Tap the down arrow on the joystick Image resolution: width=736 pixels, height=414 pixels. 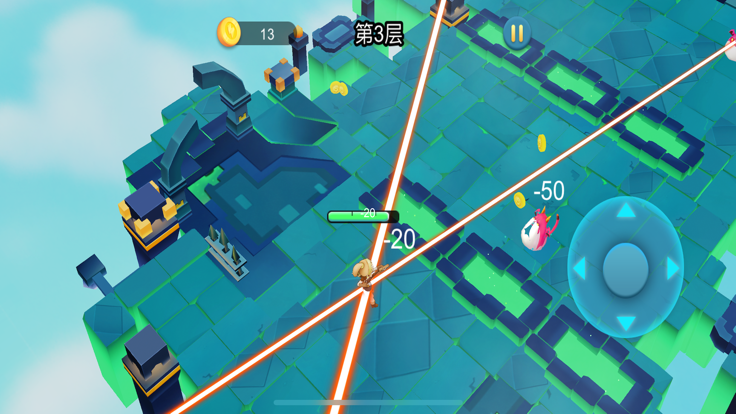(625, 322)
